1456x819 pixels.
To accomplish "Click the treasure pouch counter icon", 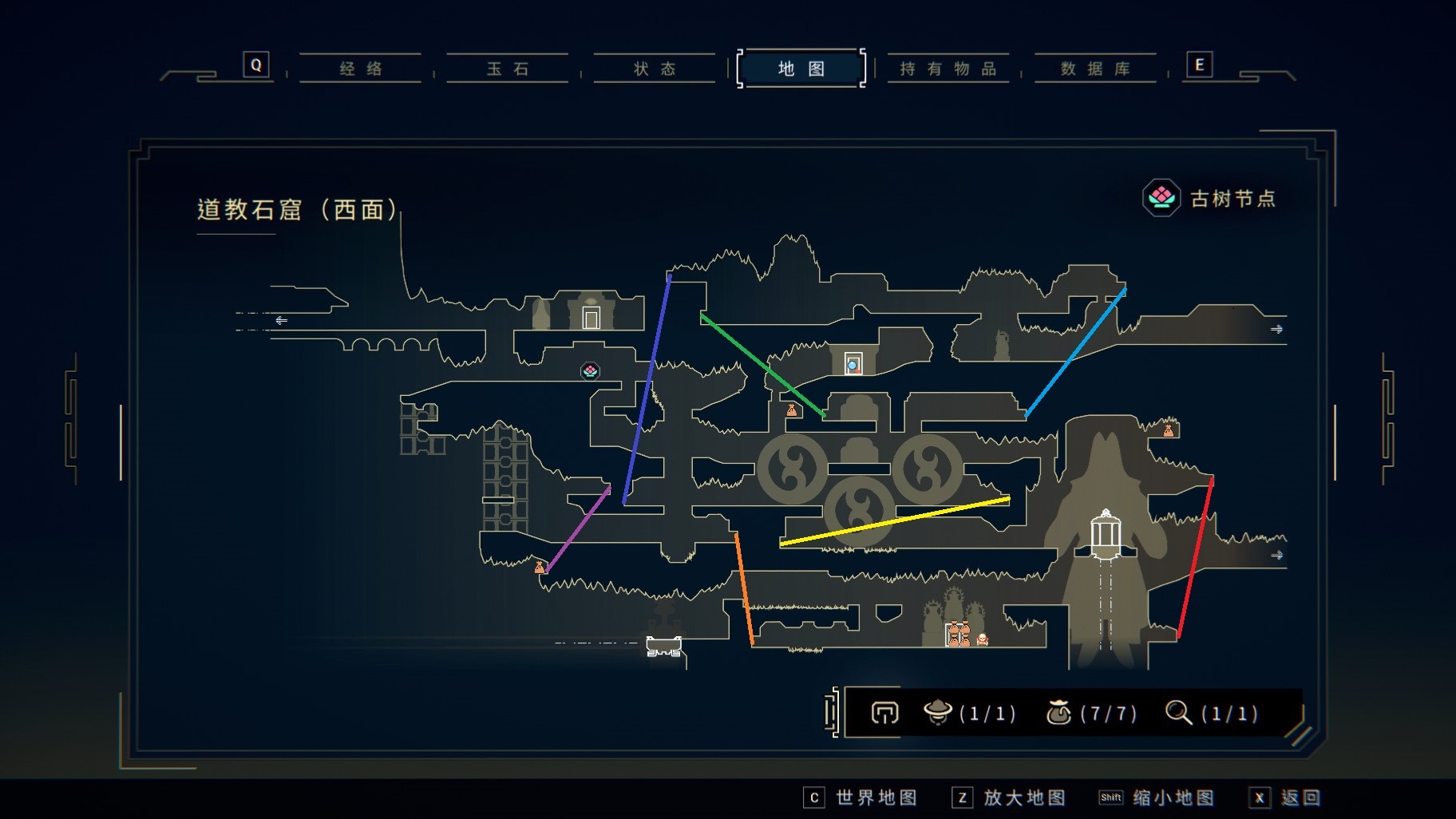I will (x=1058, y=712).
